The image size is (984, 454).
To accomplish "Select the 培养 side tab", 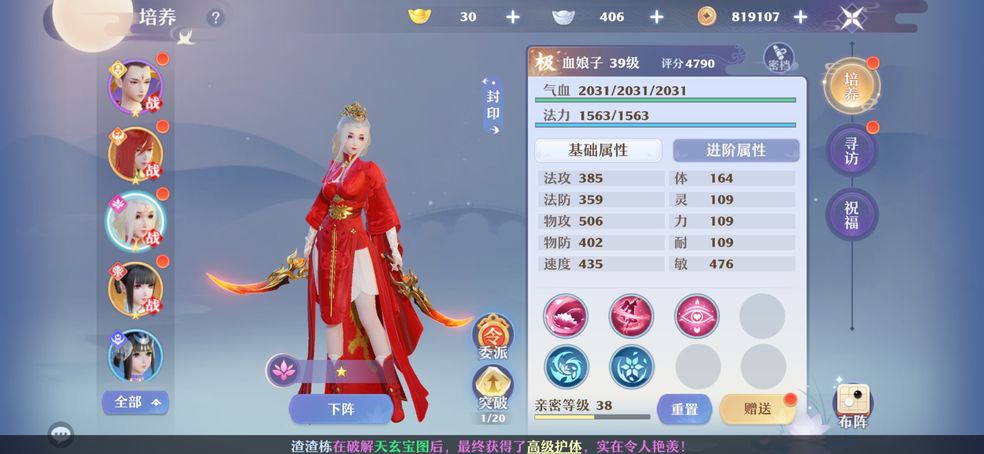I will 851,86.
